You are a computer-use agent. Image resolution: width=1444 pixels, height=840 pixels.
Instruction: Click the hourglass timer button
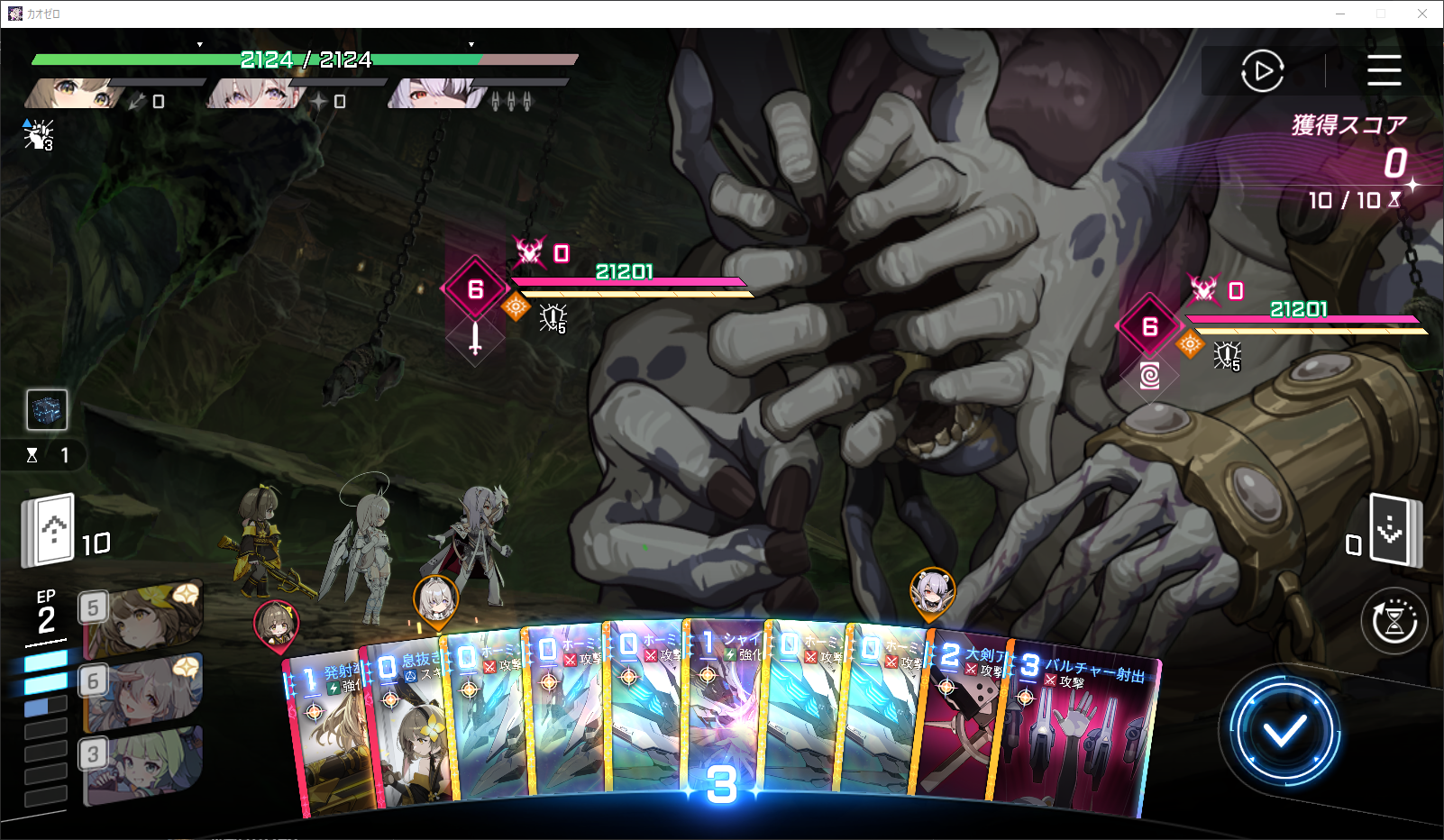click(1394, 621)
